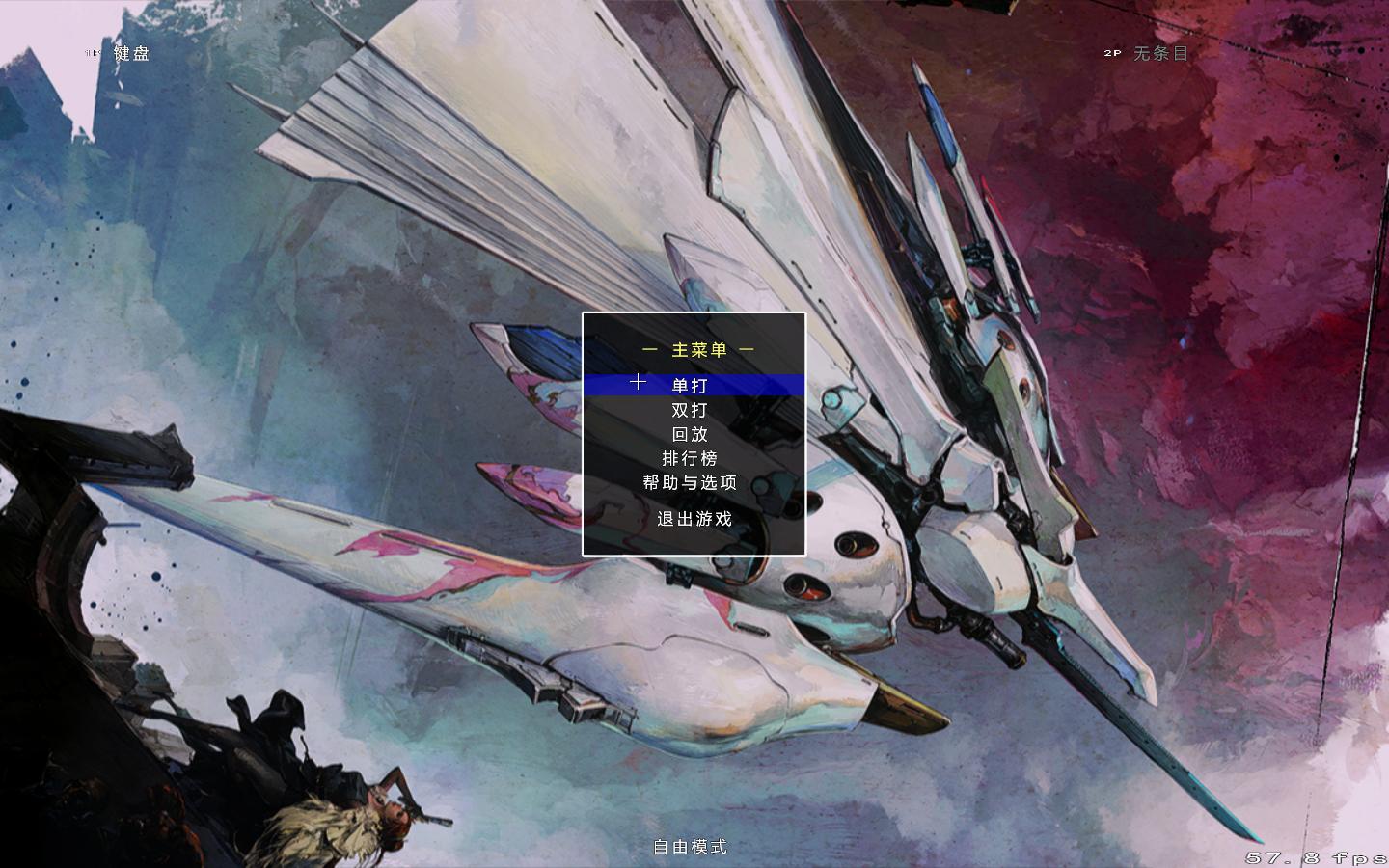View the 排行榜 leaderboard
Screen dimensions: 1389x868
click(689, 459)
